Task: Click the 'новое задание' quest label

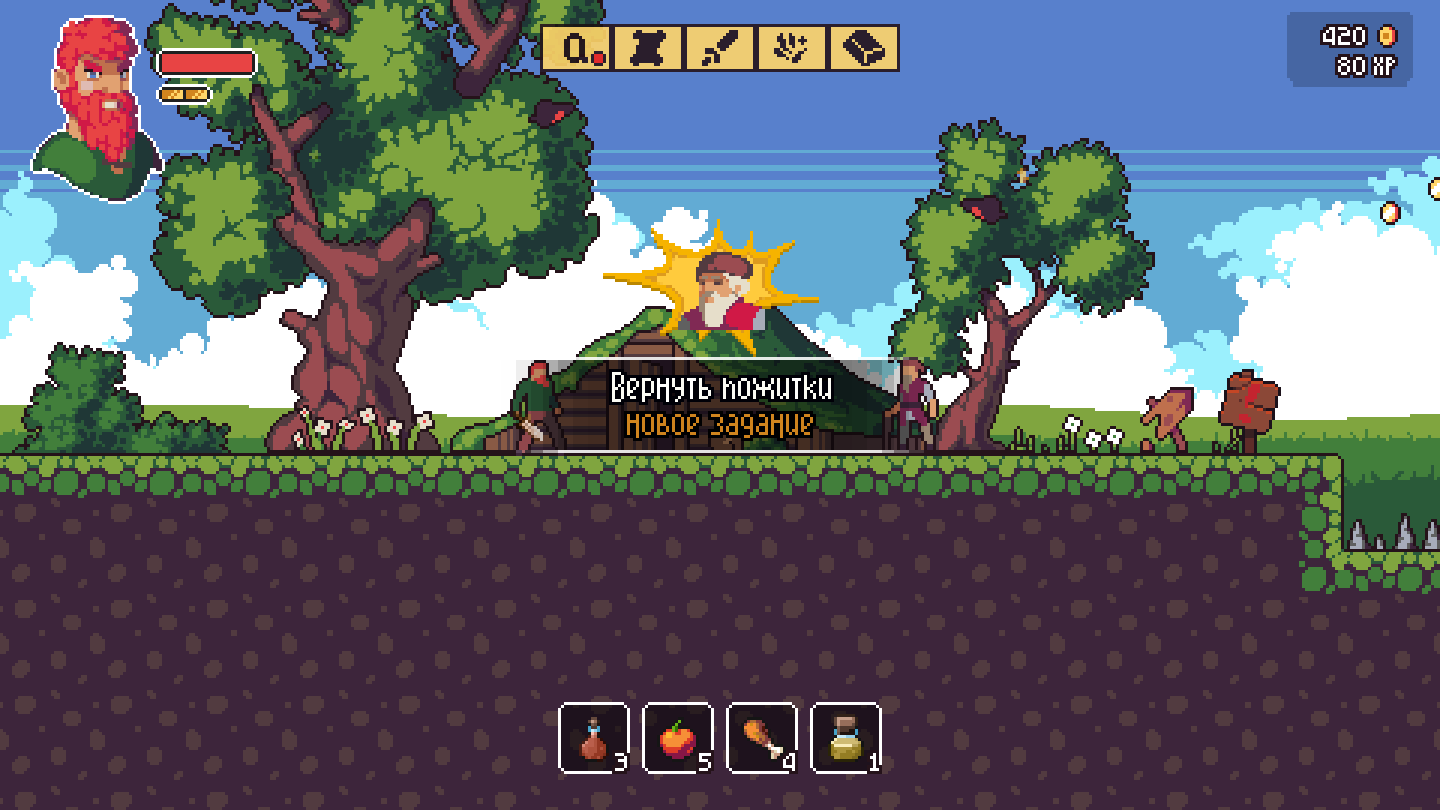Action: [x=720, y=424]
